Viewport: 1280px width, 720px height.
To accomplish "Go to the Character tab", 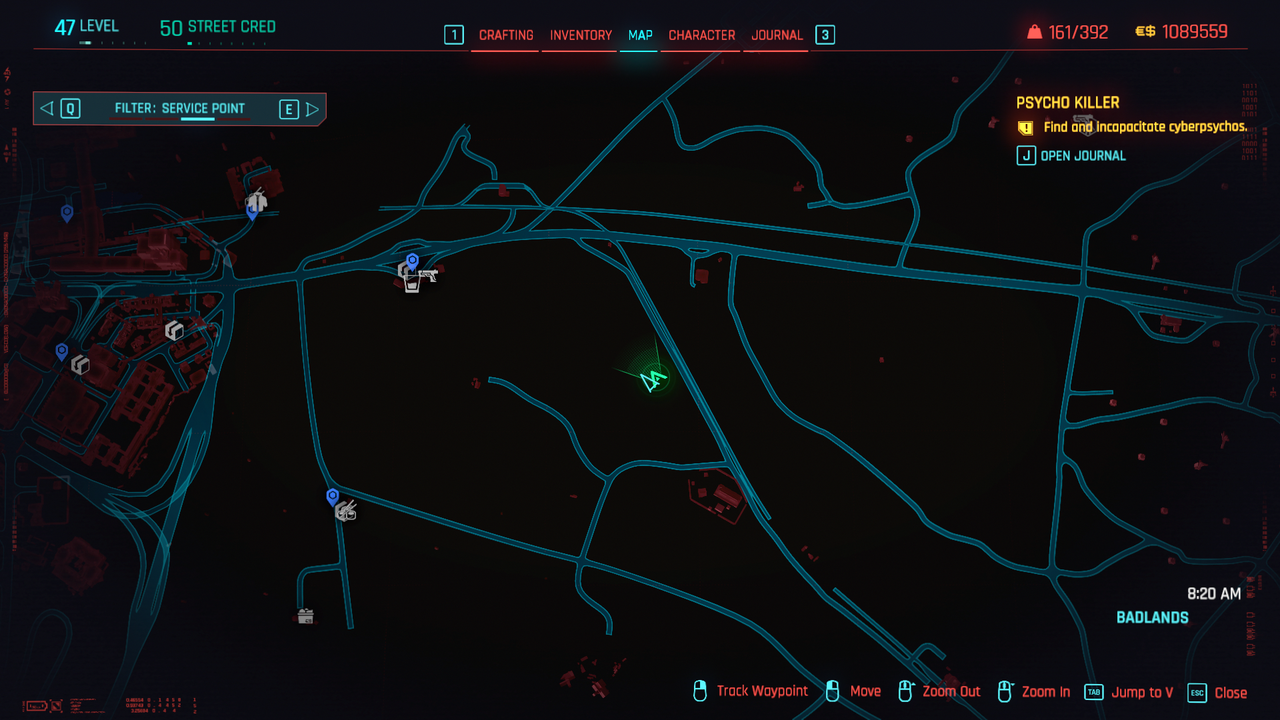I will (x=701, y=35).
